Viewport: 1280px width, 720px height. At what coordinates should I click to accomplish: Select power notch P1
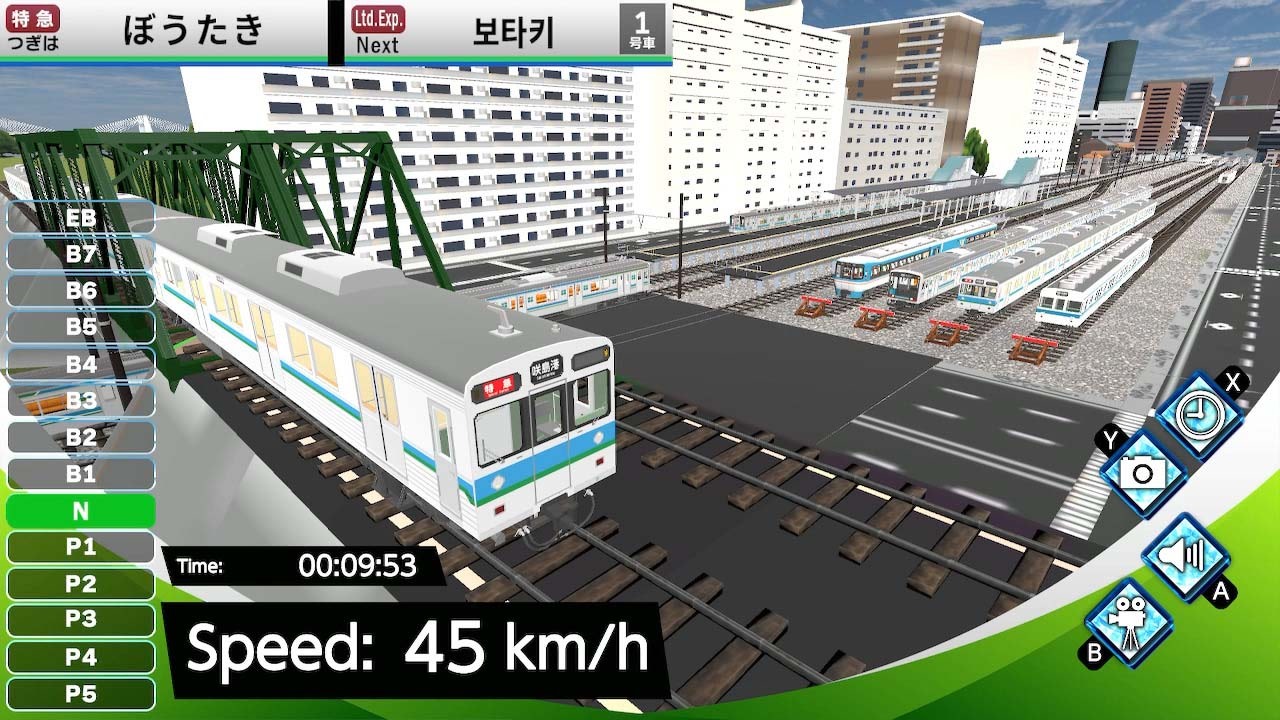(x=78, y=548)
